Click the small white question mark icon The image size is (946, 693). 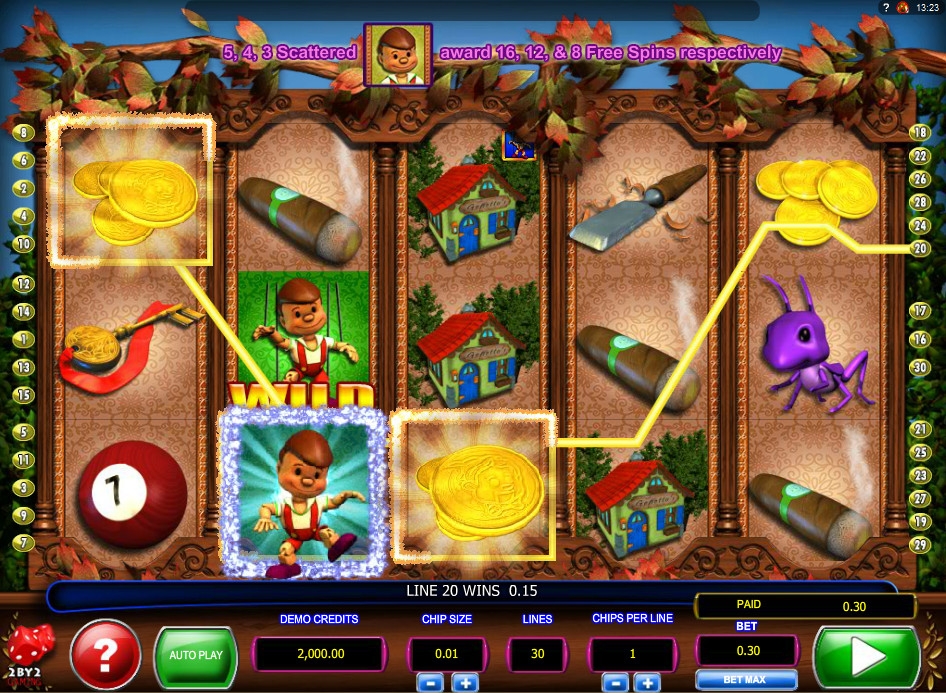pos(886,7)
